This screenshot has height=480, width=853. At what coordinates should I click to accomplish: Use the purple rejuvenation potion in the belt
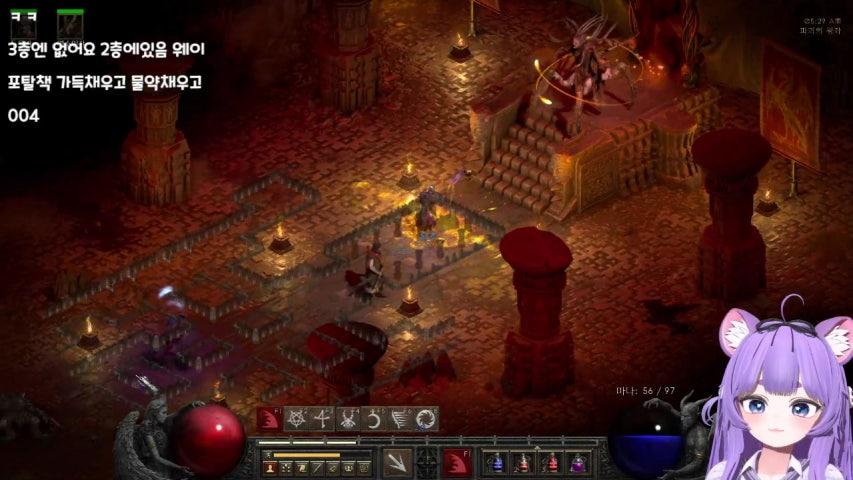[x=578, y=463]
